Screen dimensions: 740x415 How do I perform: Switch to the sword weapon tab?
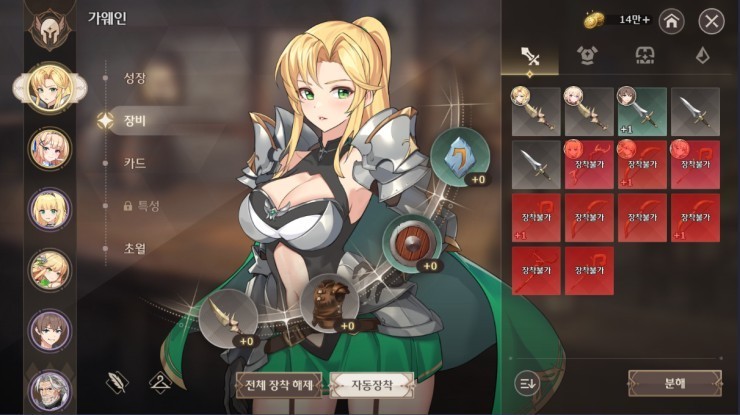(531, 57)
